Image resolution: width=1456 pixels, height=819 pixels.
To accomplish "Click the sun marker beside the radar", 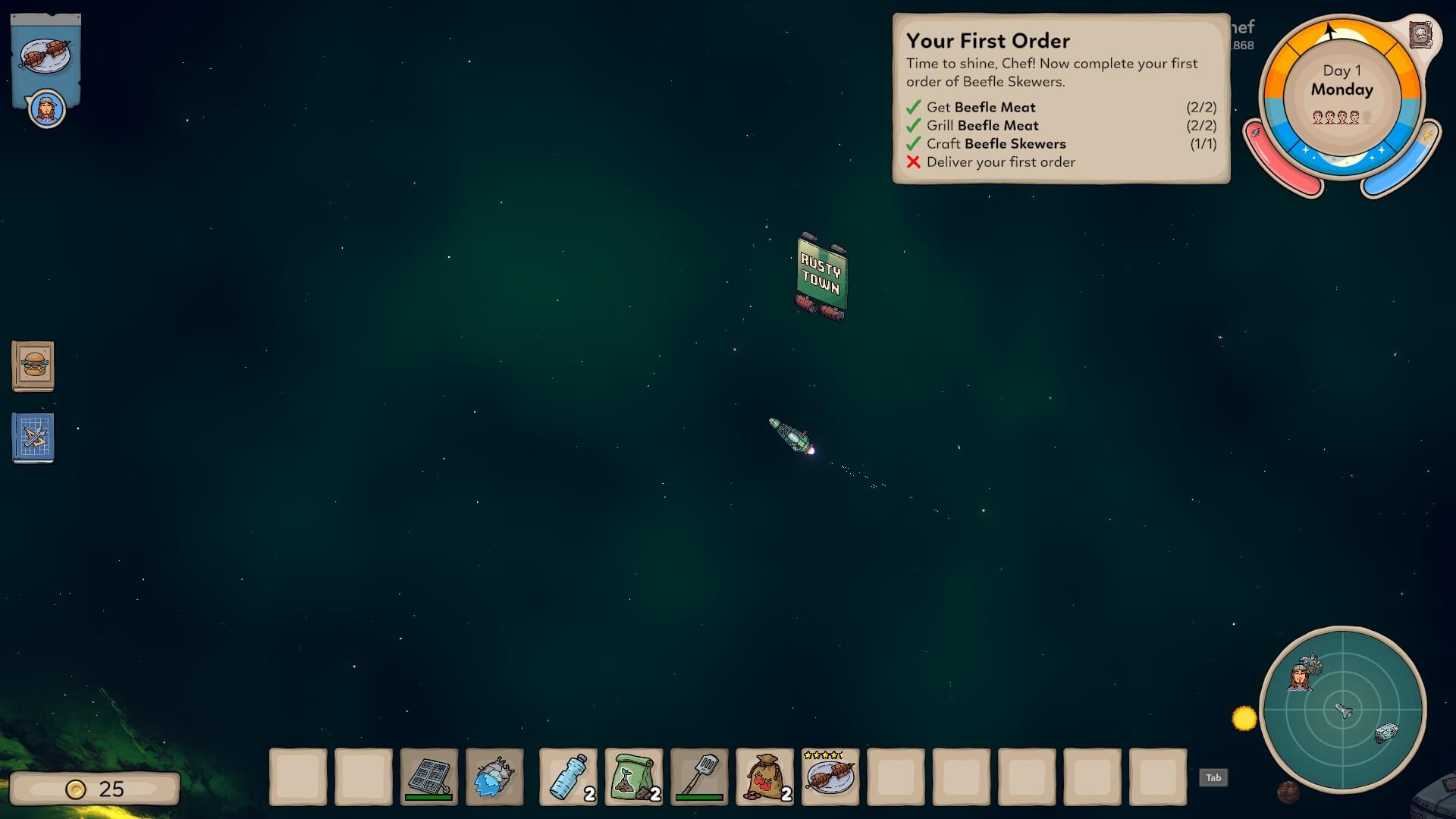I will [x=1244, y=718].
